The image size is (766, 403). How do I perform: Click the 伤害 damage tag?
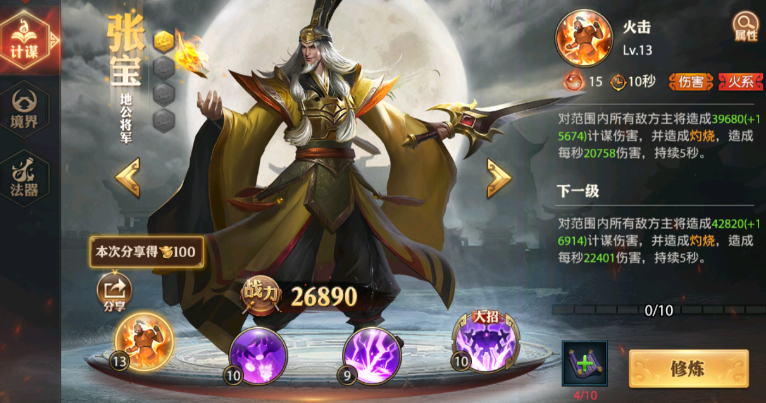tap(691, 82)
